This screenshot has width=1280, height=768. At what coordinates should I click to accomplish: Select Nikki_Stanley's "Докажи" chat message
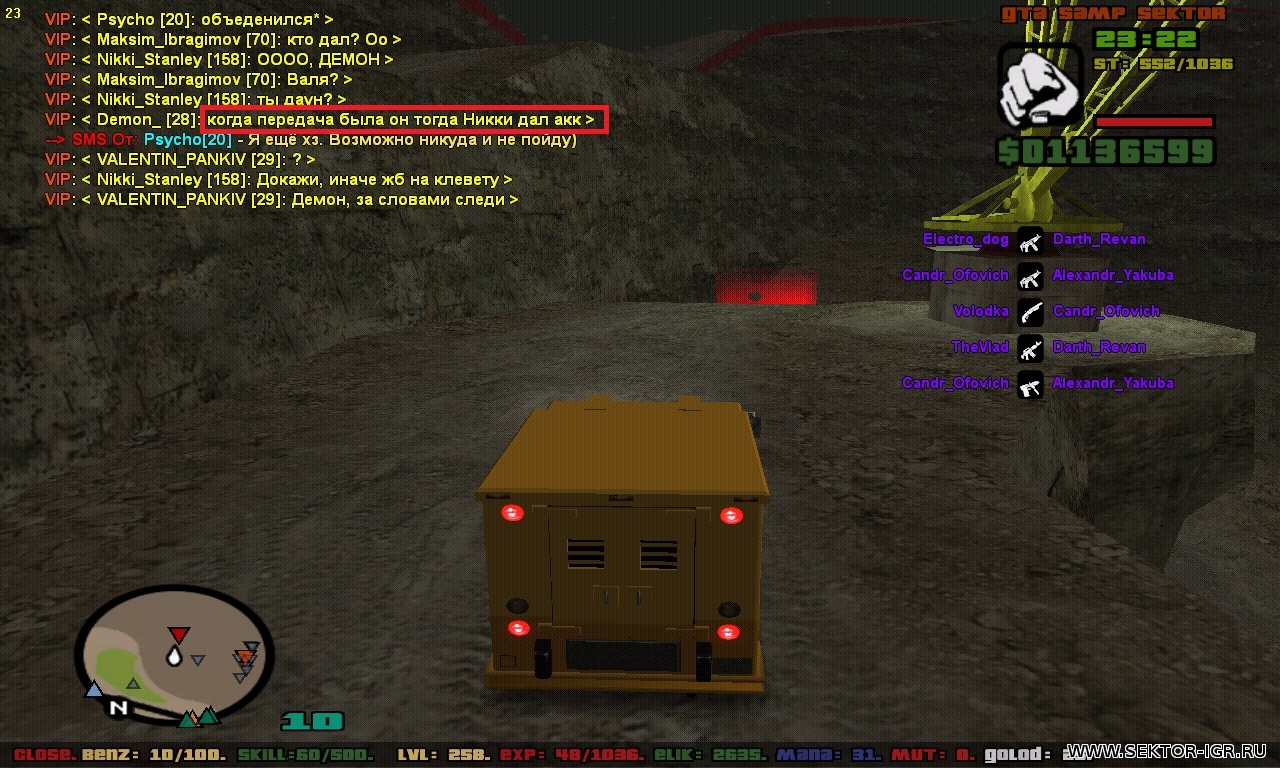[x=278, y=180]
